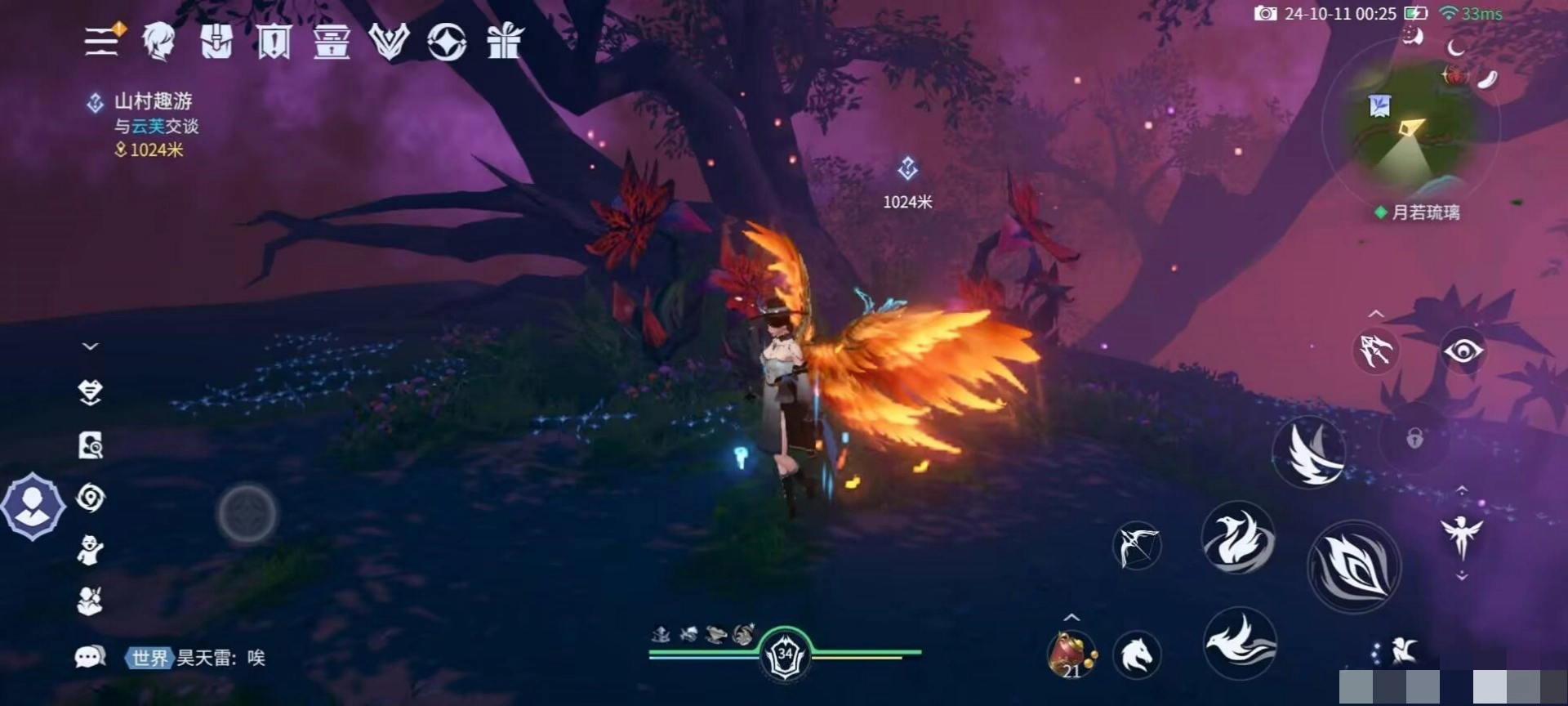The image size is (1568, 706).
Task: Tap the virtual movement joystick
Action: pyautogui.click(x=247, y=513)
